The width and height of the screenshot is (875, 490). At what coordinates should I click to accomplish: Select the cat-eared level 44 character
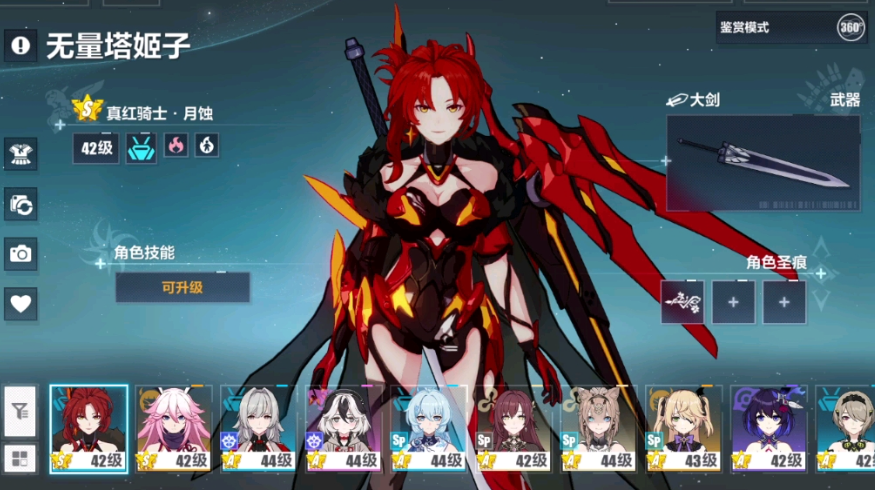[x=598, y=428]
